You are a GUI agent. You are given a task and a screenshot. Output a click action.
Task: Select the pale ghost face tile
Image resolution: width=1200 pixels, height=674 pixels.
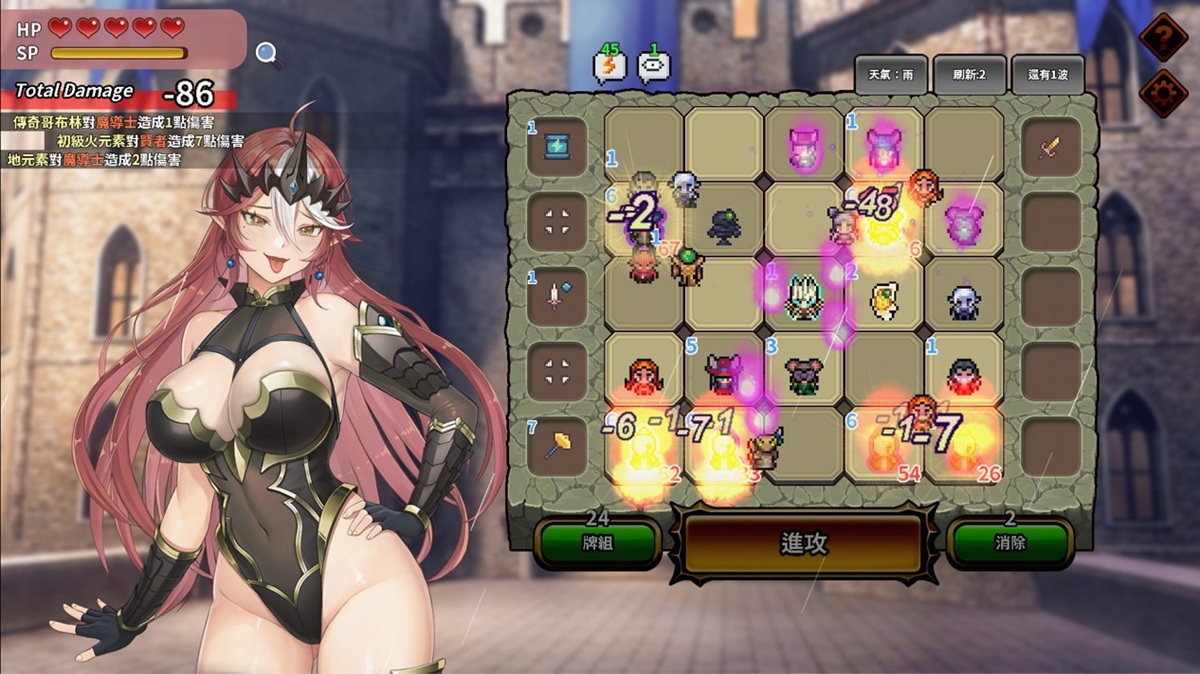point(963,299)
